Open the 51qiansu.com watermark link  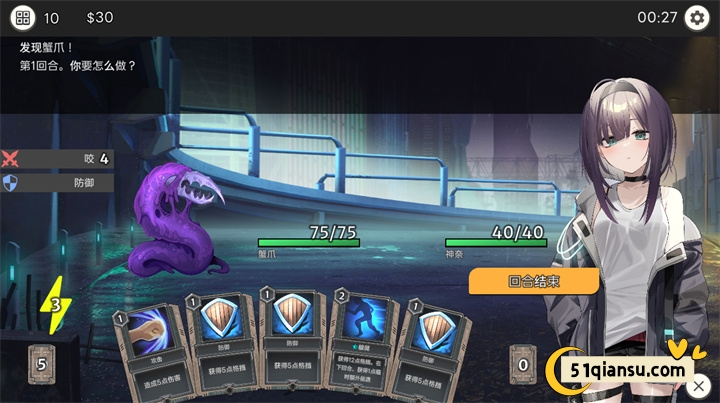[x=620, y=371]
